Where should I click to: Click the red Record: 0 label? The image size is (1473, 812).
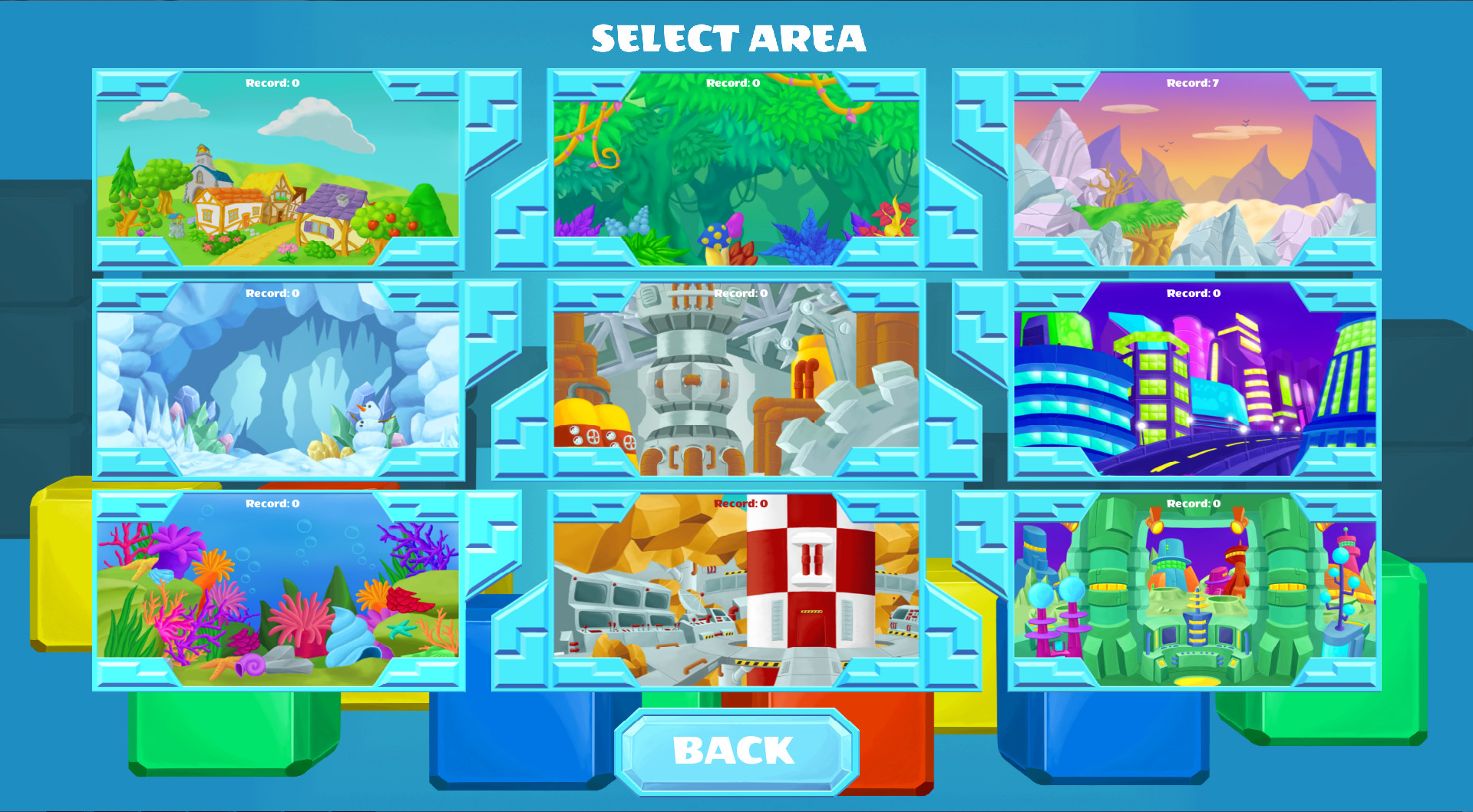tap(739, 503)
